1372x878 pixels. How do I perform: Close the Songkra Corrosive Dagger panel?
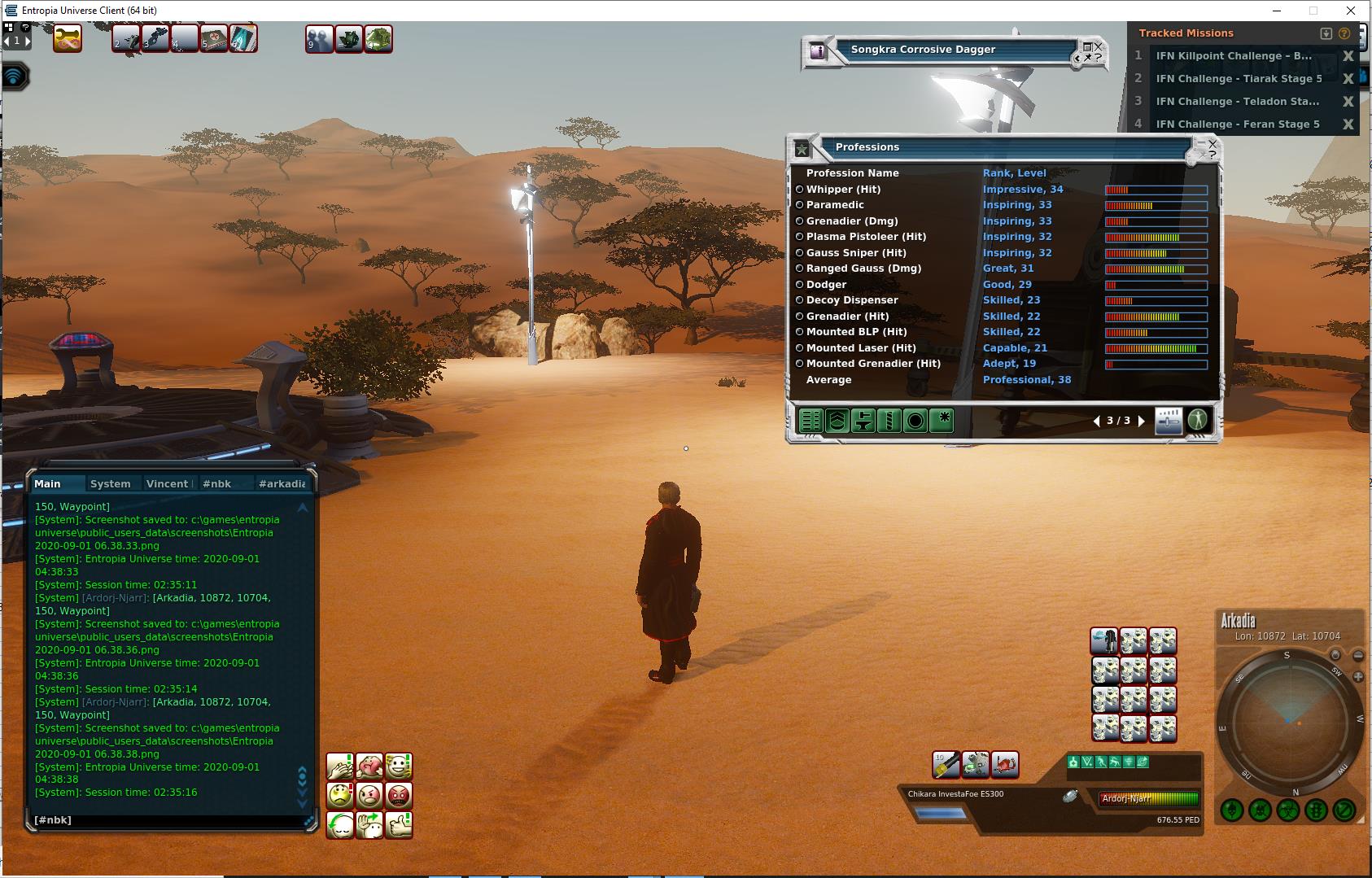(x=1099, y=46)
